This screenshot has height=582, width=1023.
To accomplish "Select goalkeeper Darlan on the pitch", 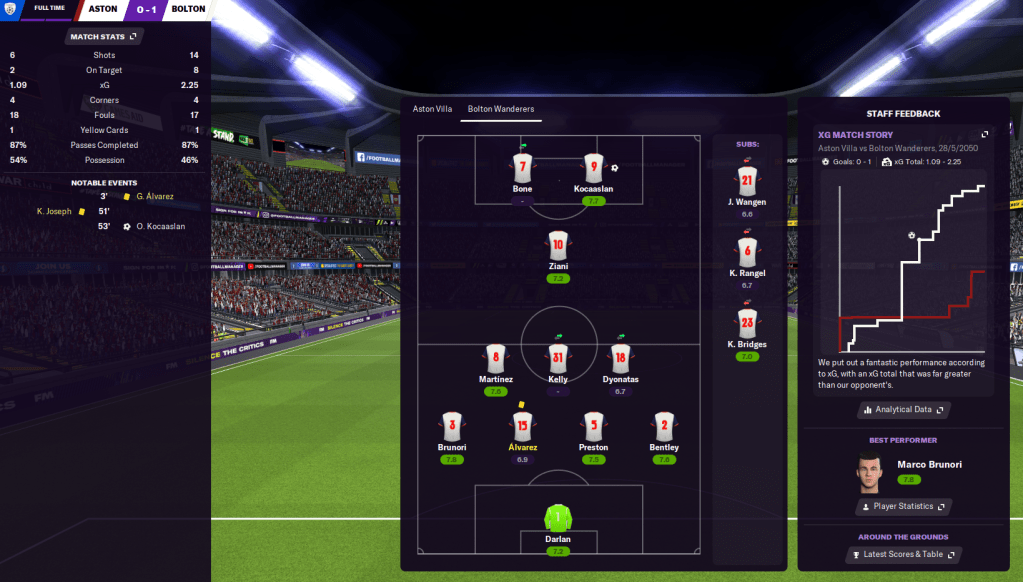I will coord(557,518).
